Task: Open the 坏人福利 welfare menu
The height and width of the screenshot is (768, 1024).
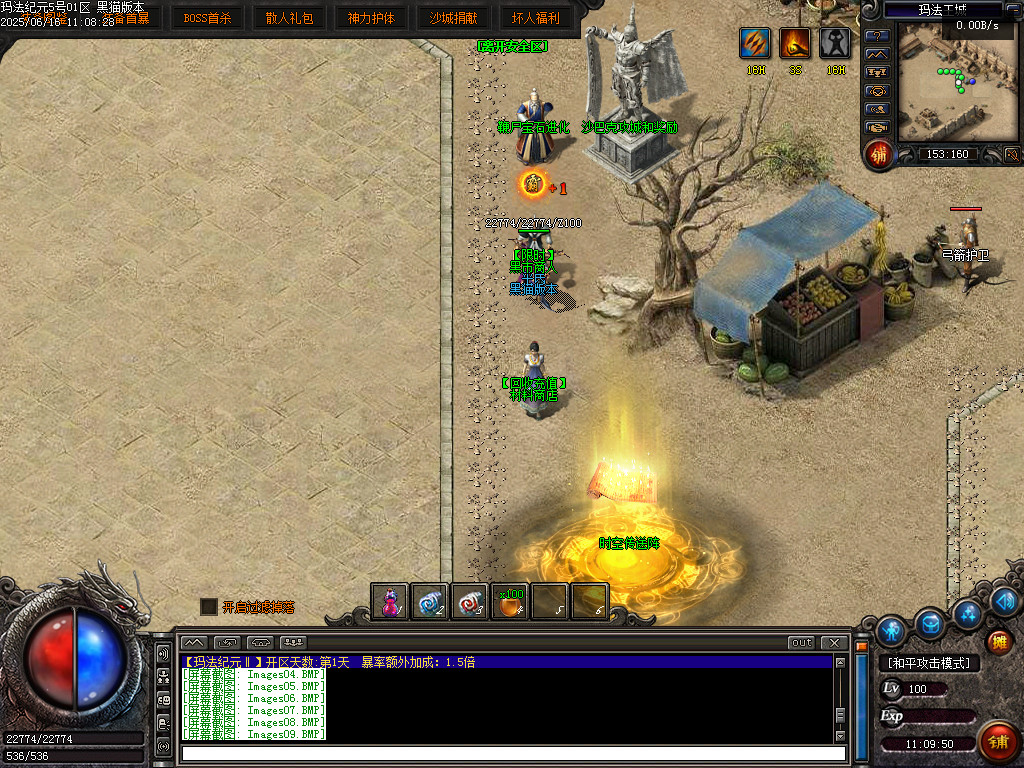Action: coord(535,18)
